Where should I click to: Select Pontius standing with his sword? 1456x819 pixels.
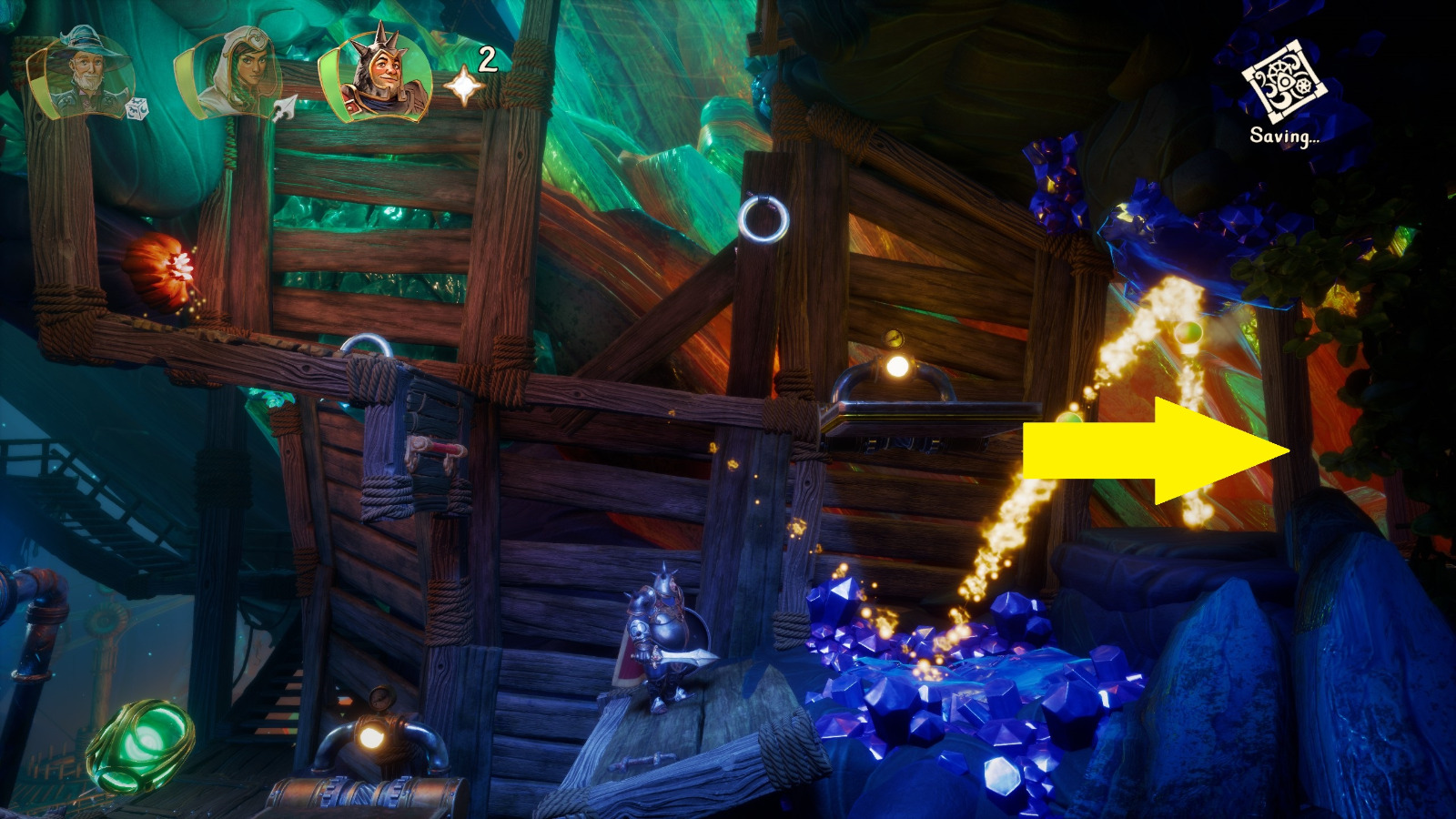click(x=662, y=637)
